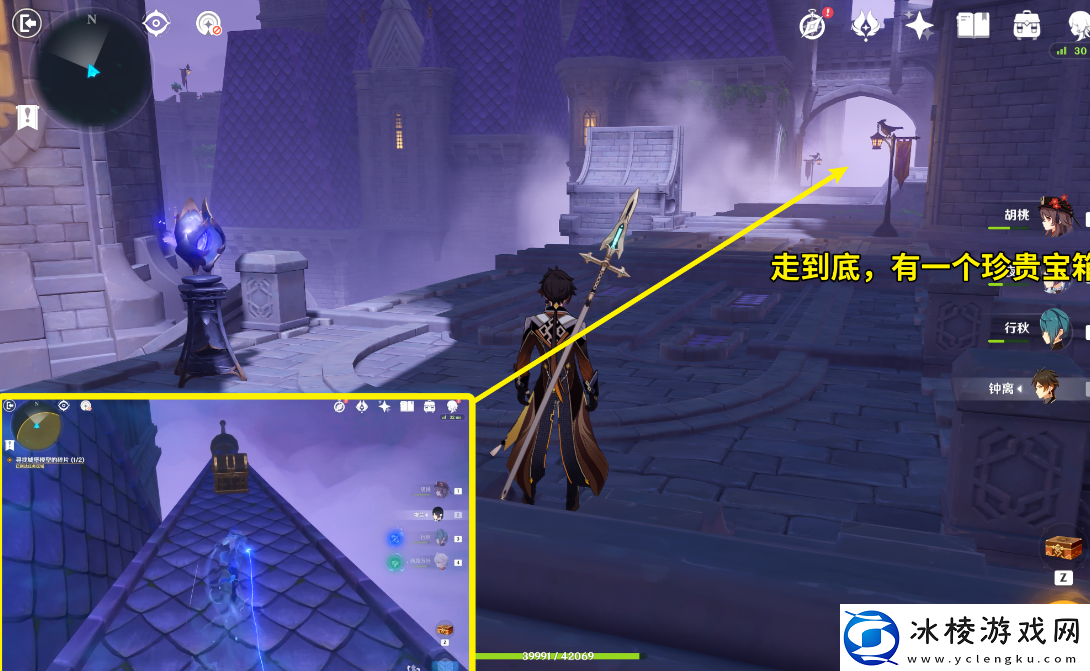Open the compass events icon with red alert
Viewport: 1090px width, 671px height.
click(813, 25)
